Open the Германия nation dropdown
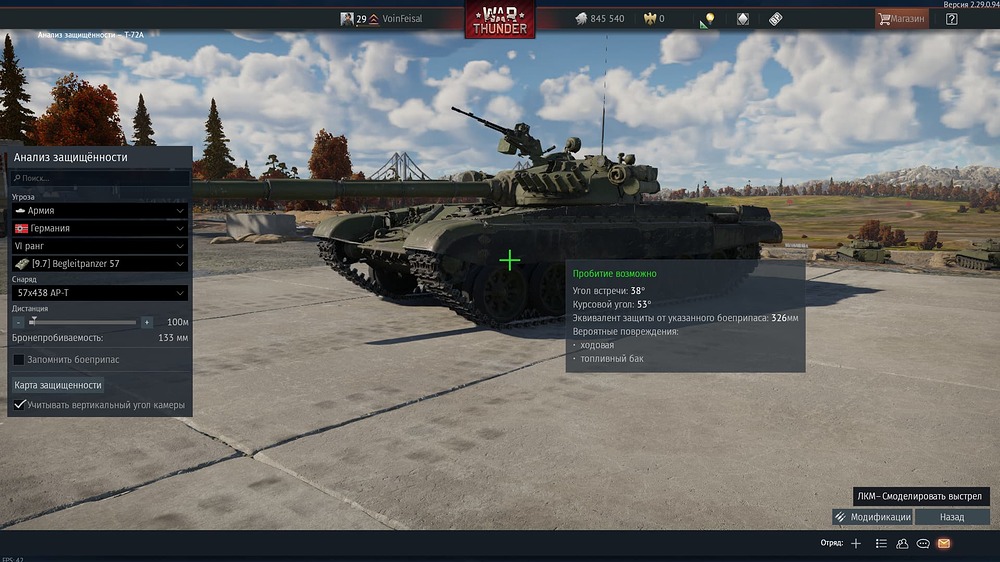The width and height of the screenshot is (1000, 562). coord(99,228)
